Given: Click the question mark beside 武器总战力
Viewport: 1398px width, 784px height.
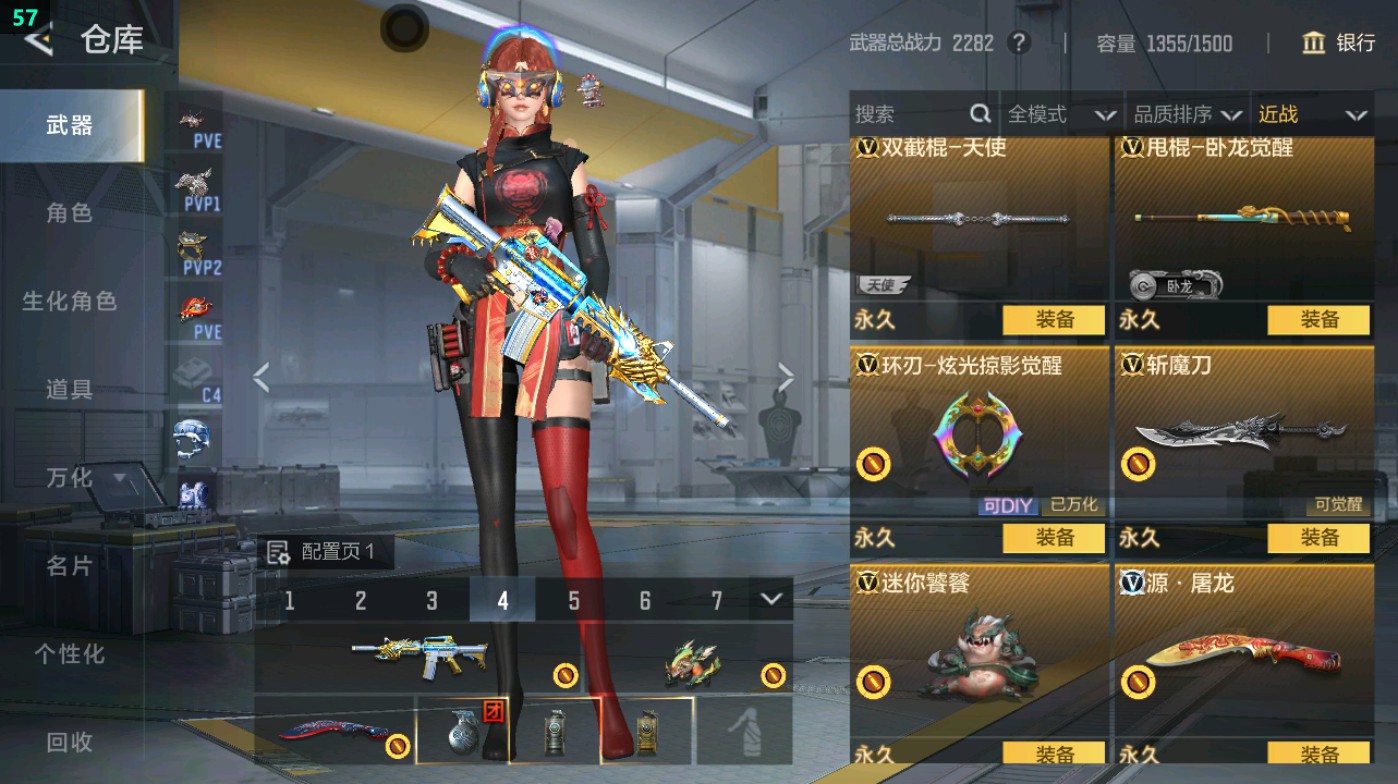Looking at the screenshot, I should 1017,42.
